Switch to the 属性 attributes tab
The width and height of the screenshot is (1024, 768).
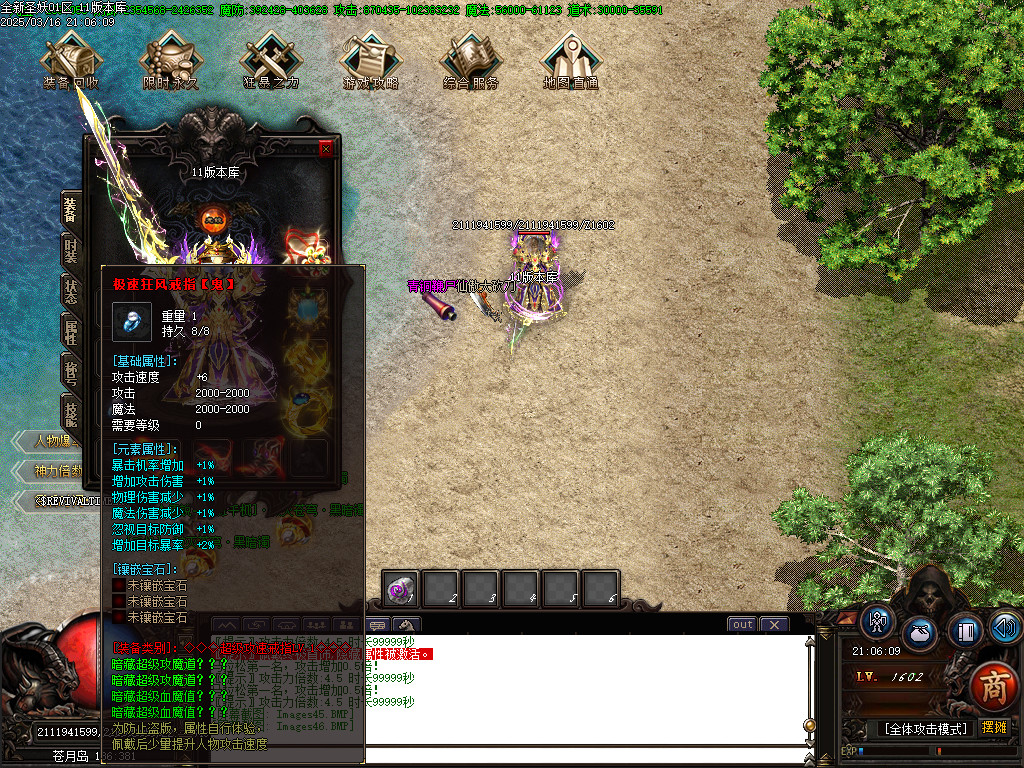tap(71, 331)
